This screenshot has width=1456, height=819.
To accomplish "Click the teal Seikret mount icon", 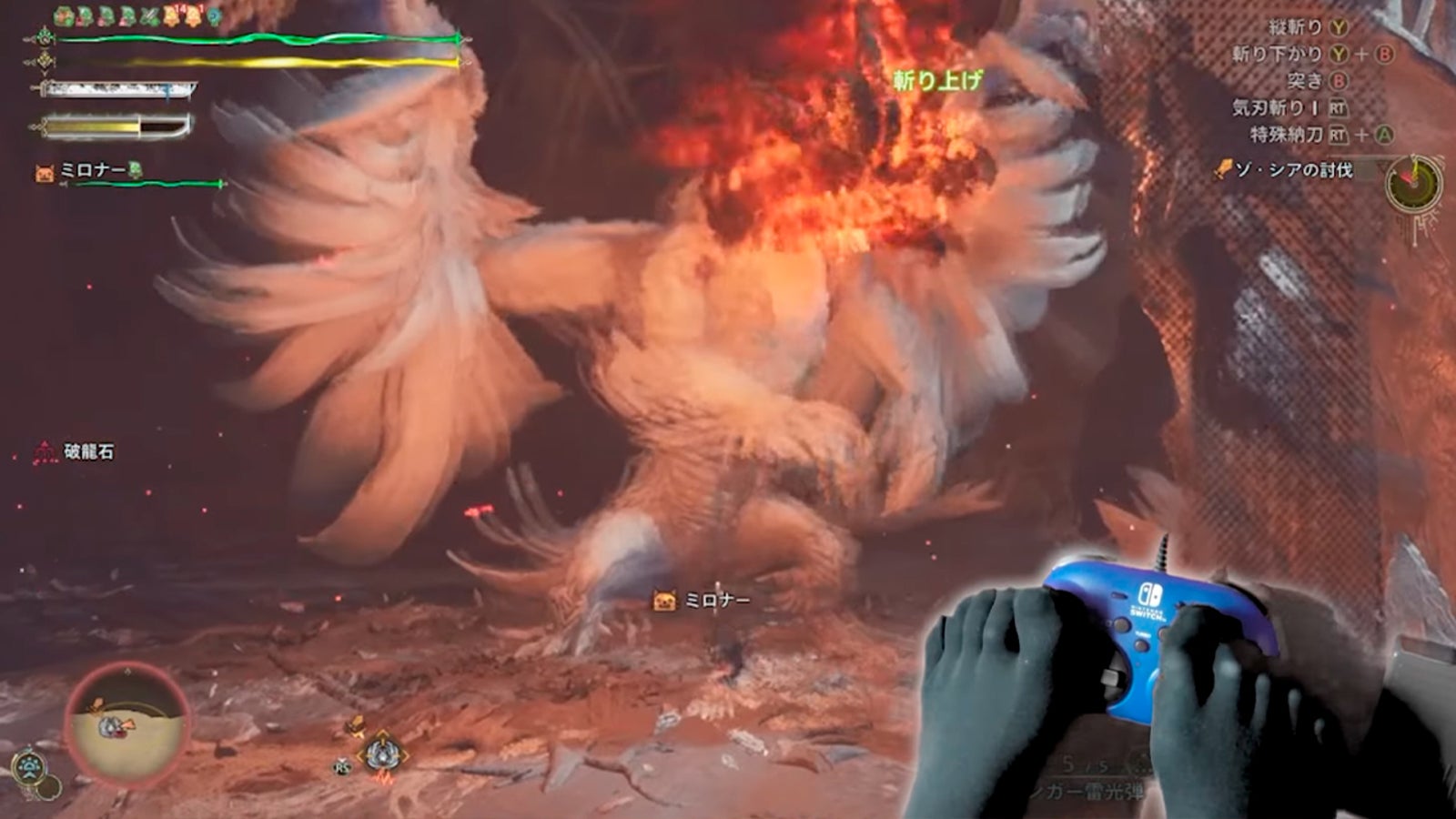I will click(x=28, y=766).
